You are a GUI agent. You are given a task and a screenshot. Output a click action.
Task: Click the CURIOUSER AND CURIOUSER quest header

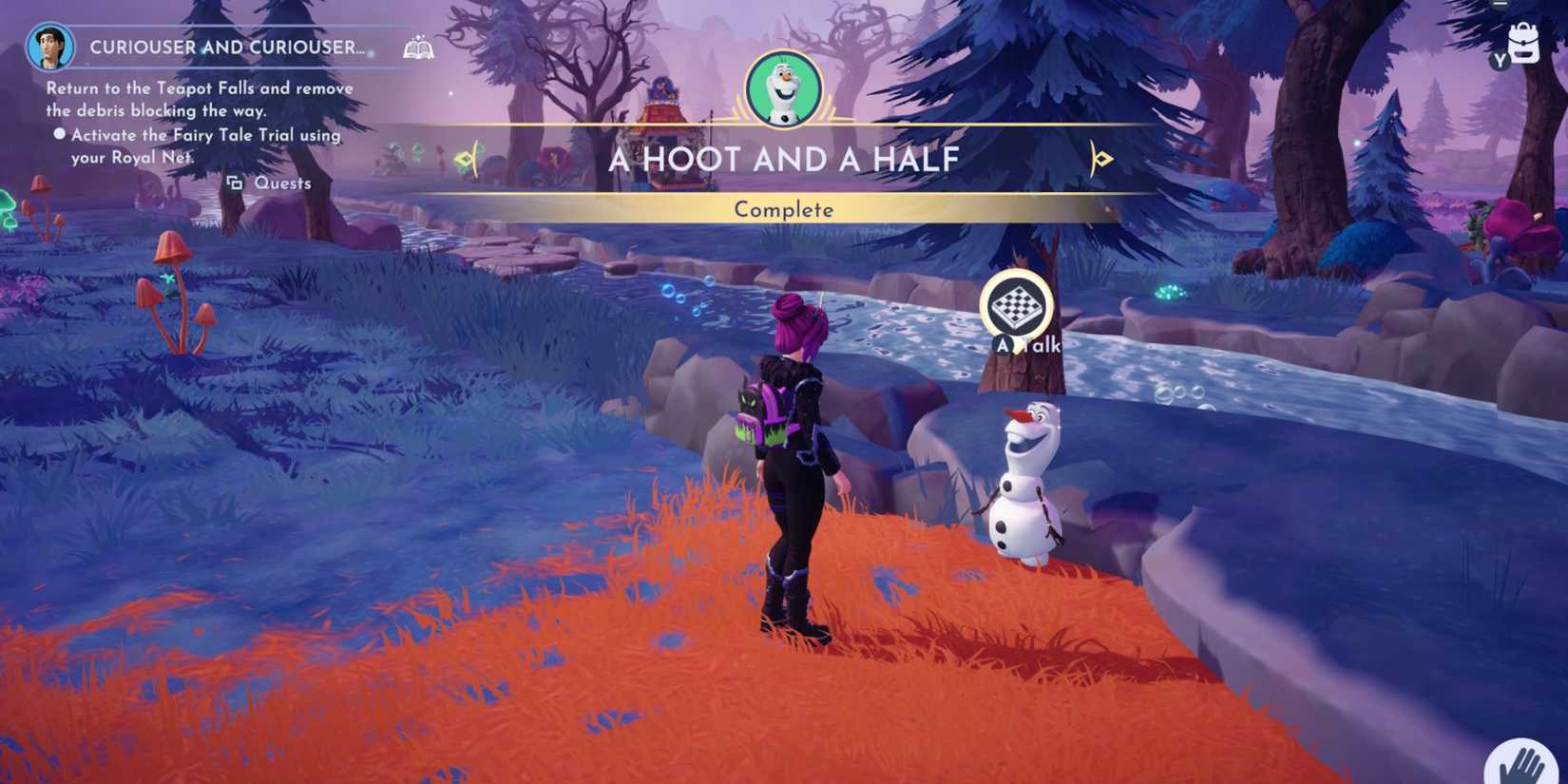click(x=226, y=46)
